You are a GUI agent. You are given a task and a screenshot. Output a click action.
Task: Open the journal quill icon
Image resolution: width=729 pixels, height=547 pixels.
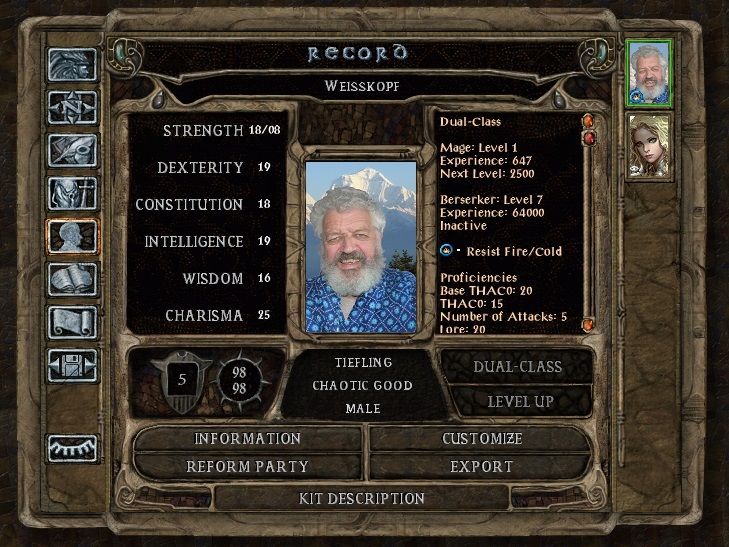pos(73,150)
